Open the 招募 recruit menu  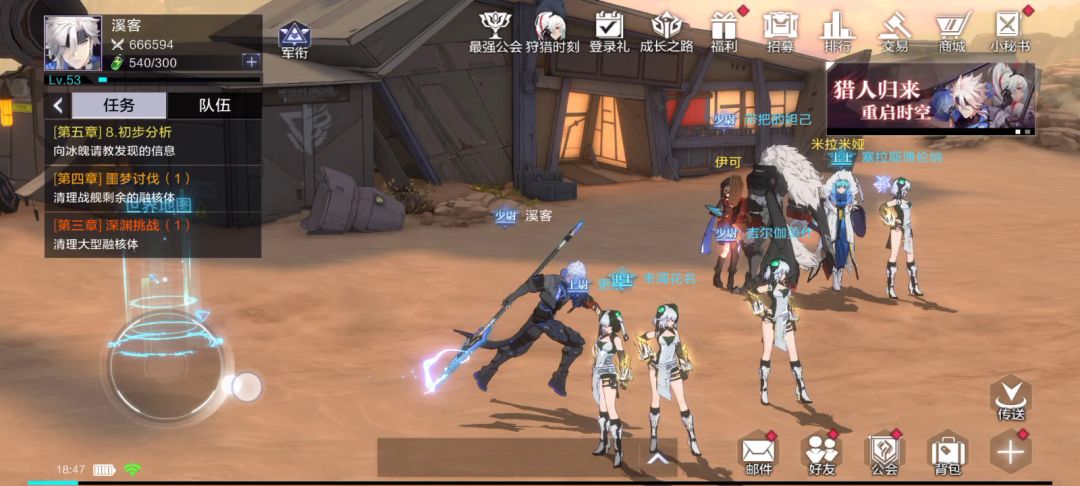click(780, 31)
